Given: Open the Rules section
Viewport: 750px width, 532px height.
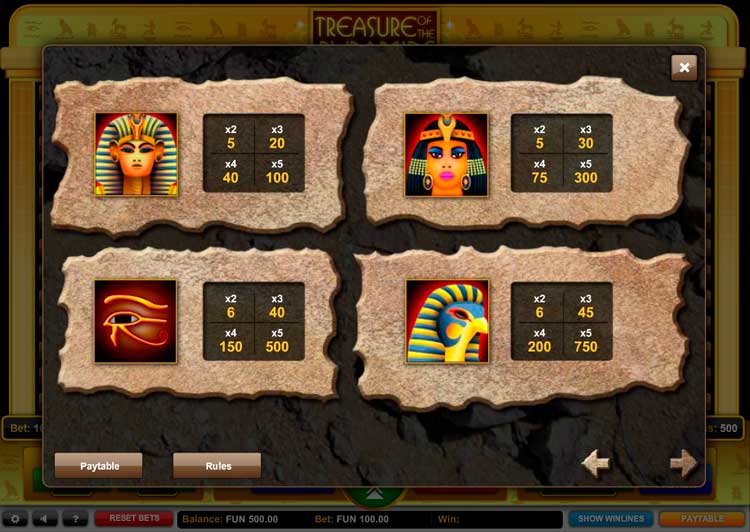Looking at the screenshot, I should click(x=217, y=465).
